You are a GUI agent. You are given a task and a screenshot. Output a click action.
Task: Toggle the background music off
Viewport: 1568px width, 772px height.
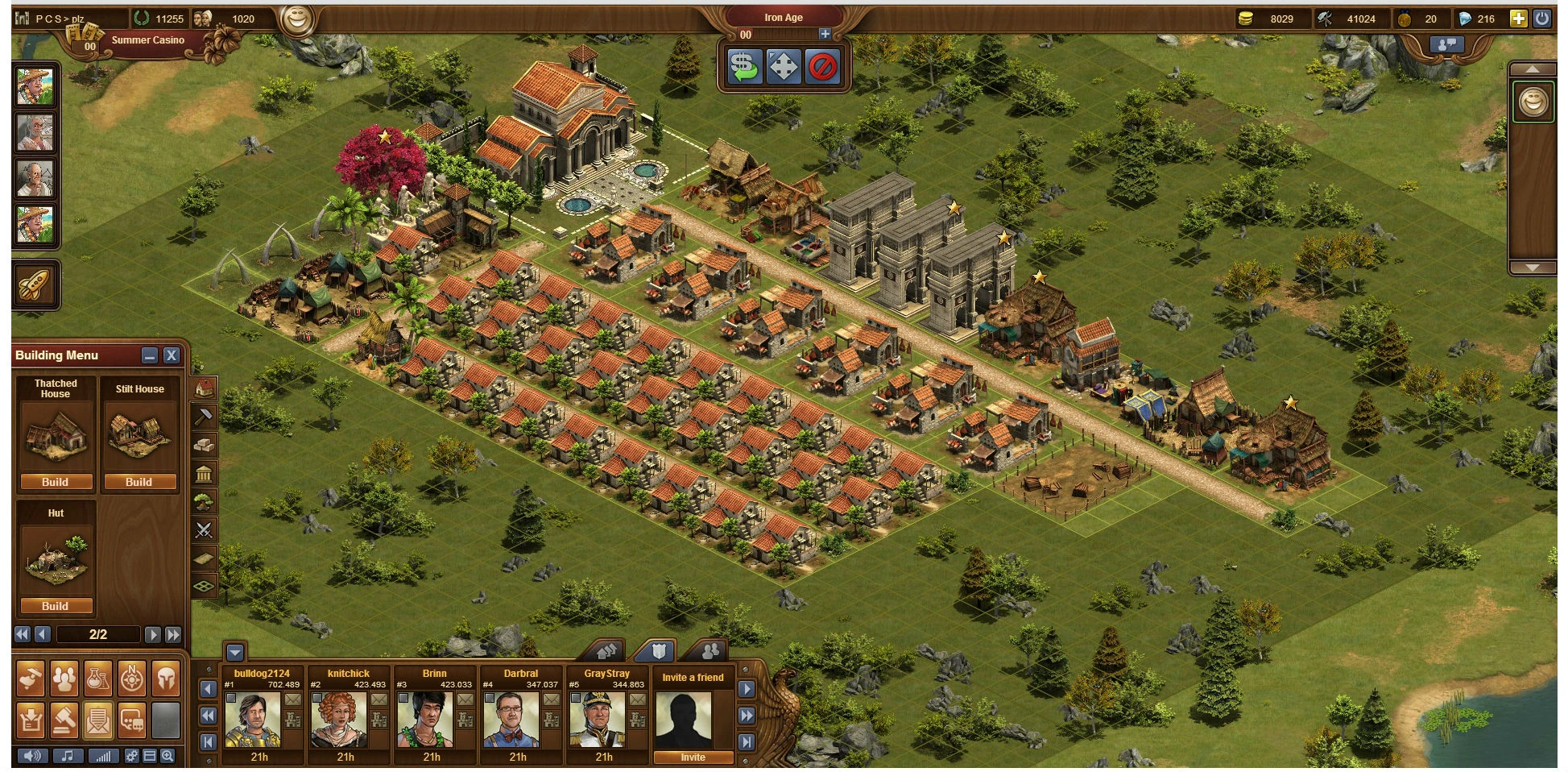point(68,756)
